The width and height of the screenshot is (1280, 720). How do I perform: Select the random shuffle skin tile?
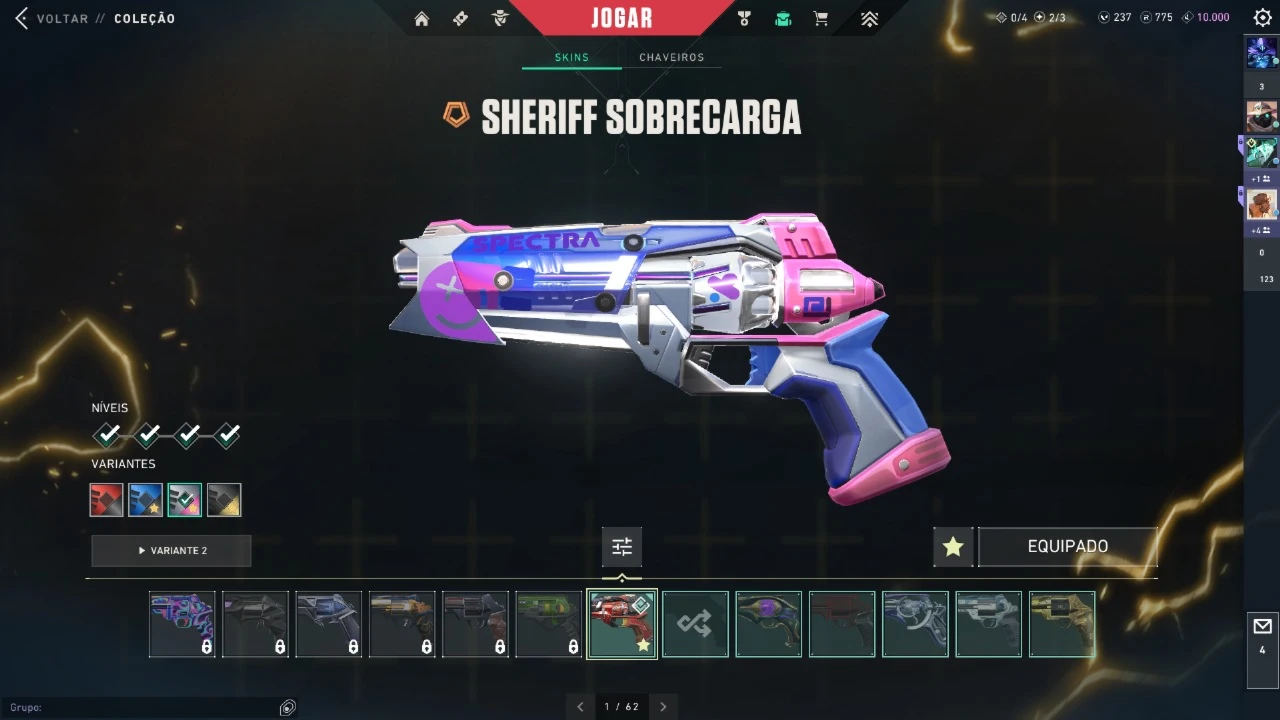point(695,624)
